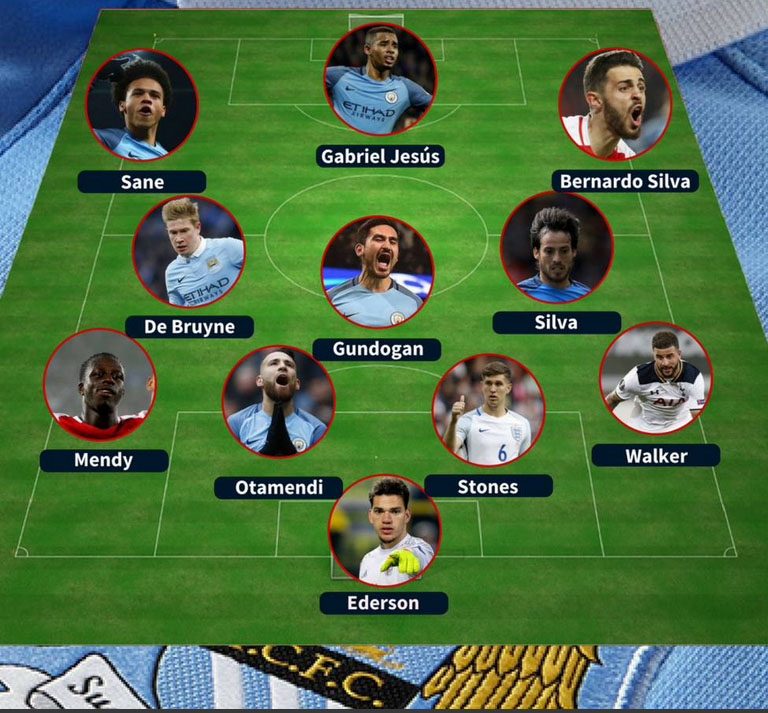Choose Walker's player portrait
This screenshot has width=768, height=713.
coord(655,378)
